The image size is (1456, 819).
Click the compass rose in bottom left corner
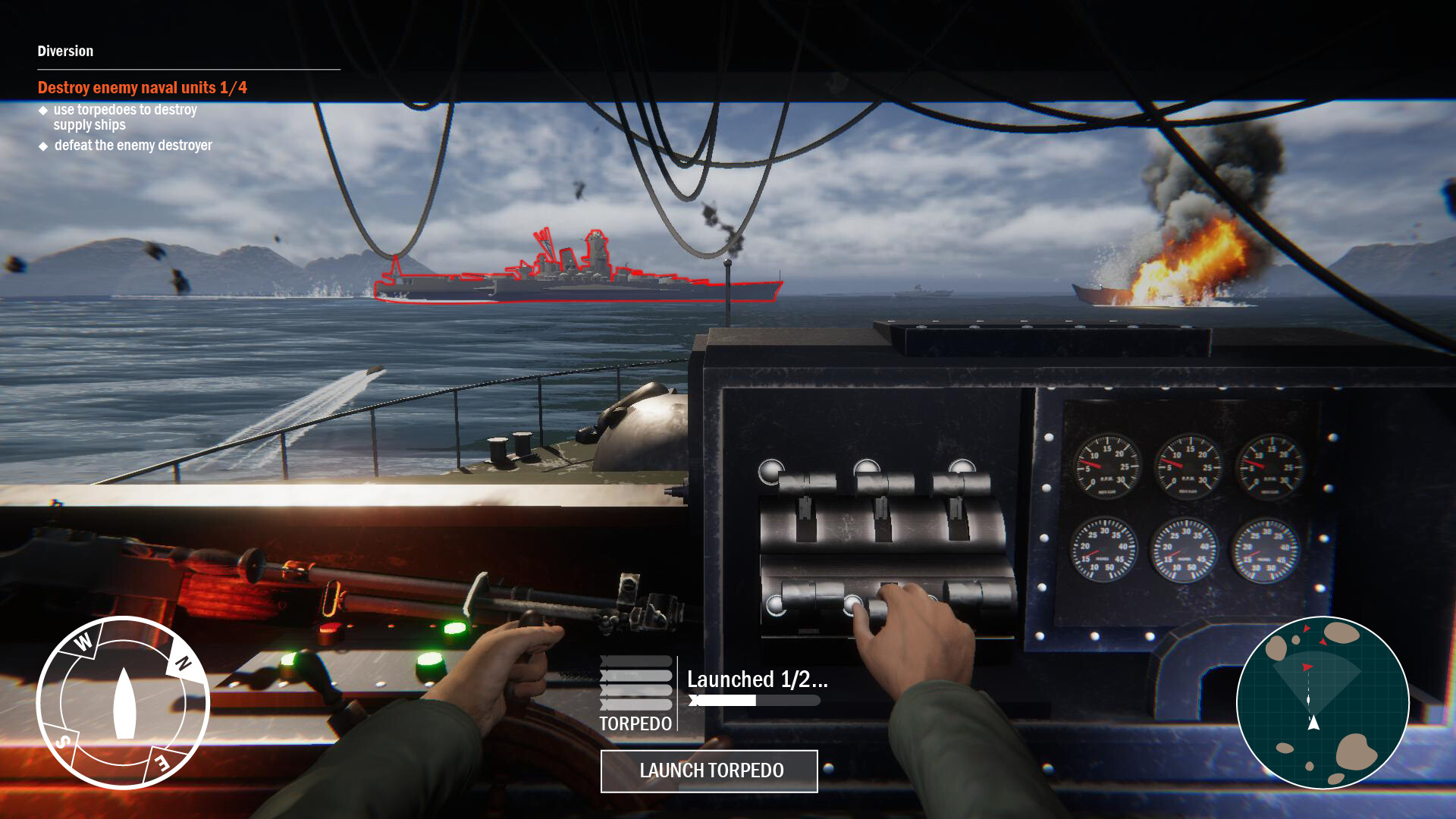point(126,705)
